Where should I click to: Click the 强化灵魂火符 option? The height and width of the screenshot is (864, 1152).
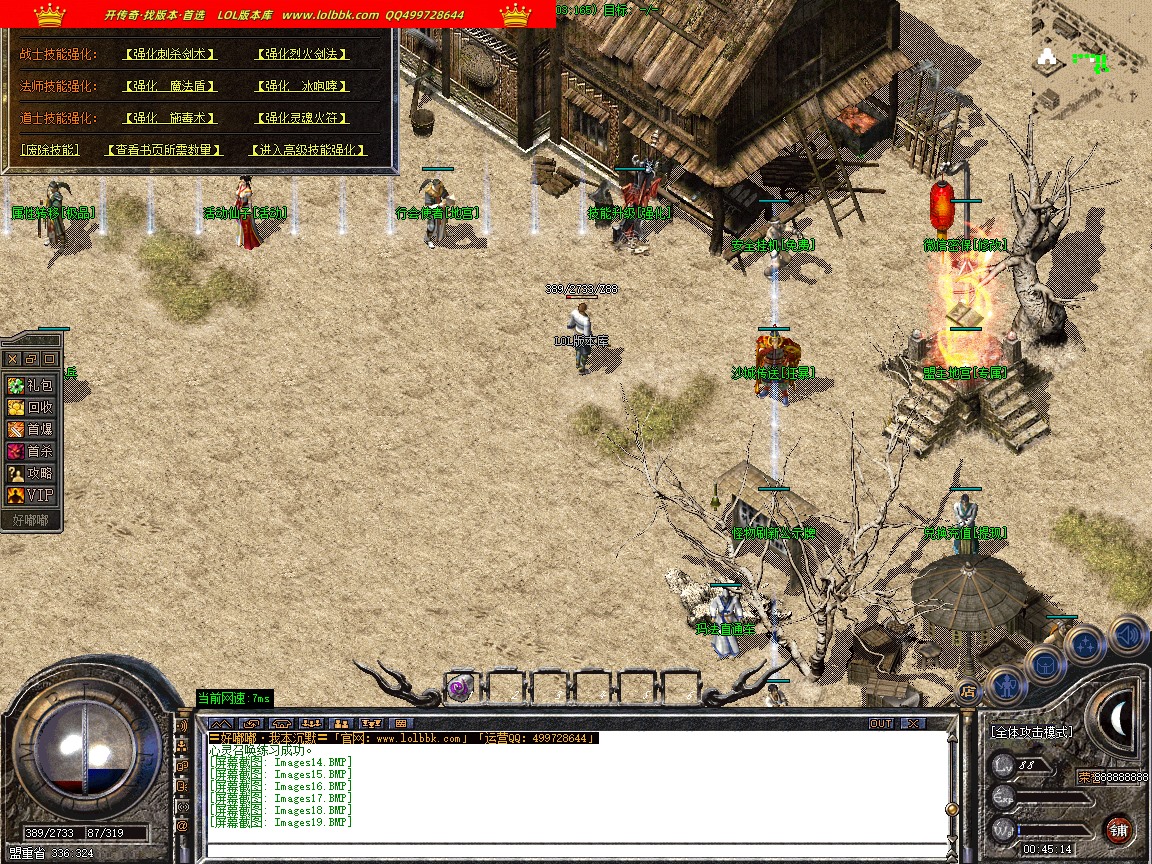[x=302, y=118]
